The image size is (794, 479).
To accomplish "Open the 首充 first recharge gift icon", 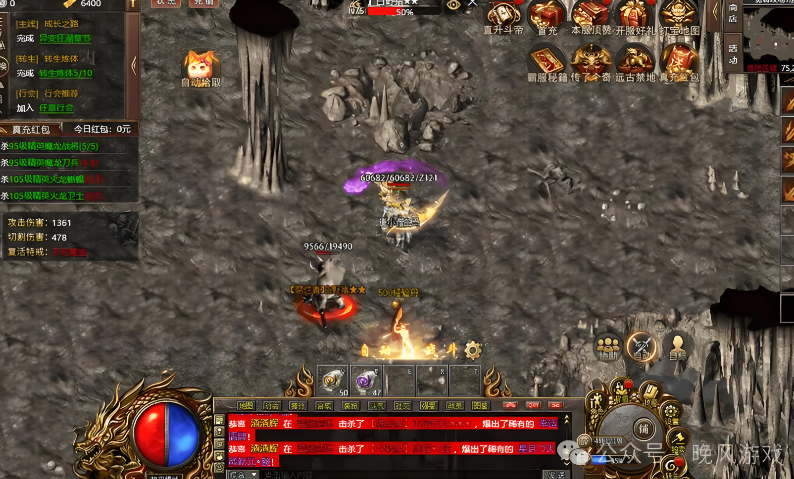I will (546, 14).
